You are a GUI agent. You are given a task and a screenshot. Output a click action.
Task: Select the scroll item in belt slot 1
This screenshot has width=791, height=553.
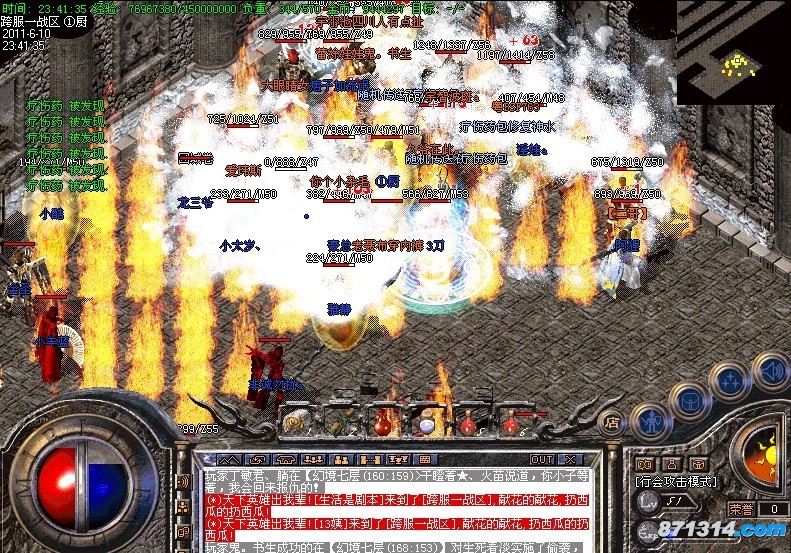297,422
